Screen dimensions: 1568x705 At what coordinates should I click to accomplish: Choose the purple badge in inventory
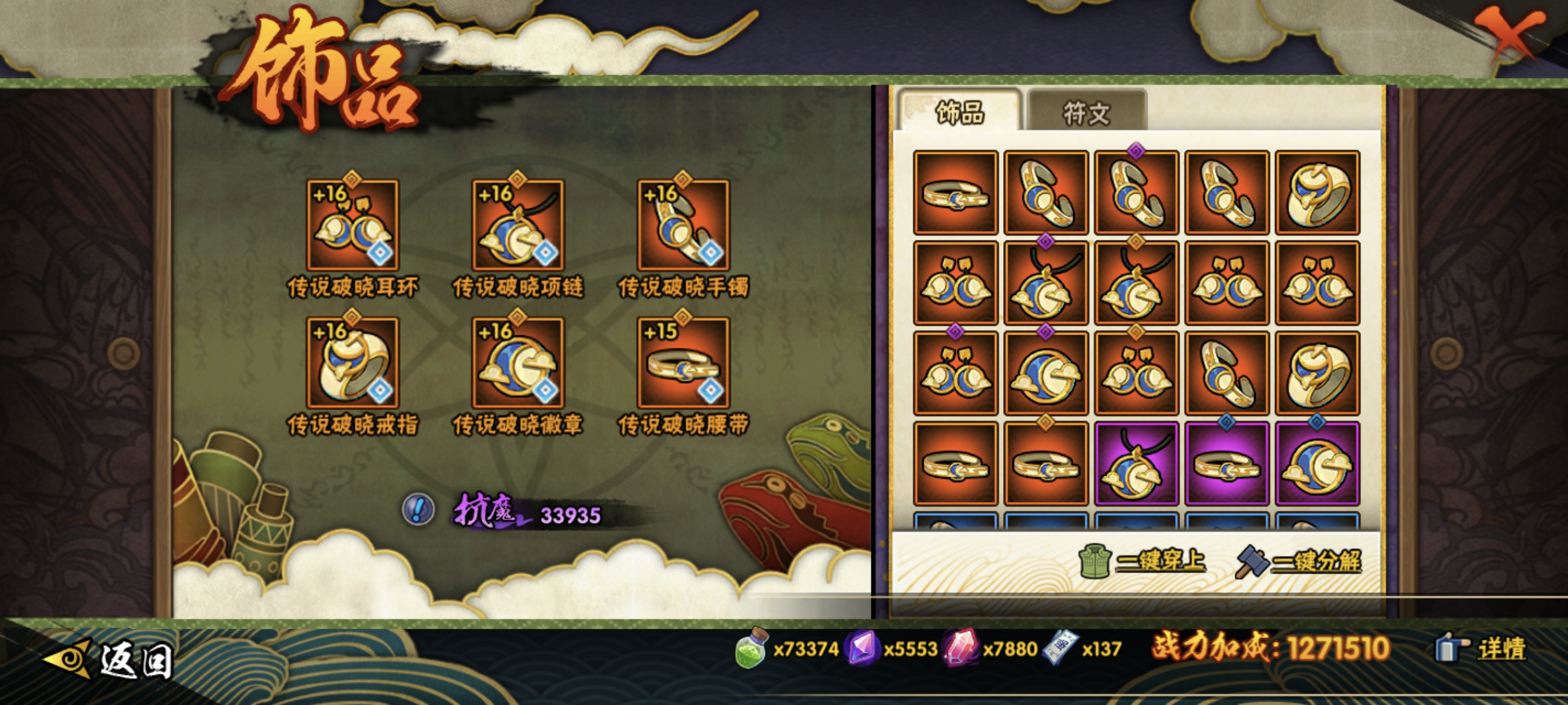1316,463
